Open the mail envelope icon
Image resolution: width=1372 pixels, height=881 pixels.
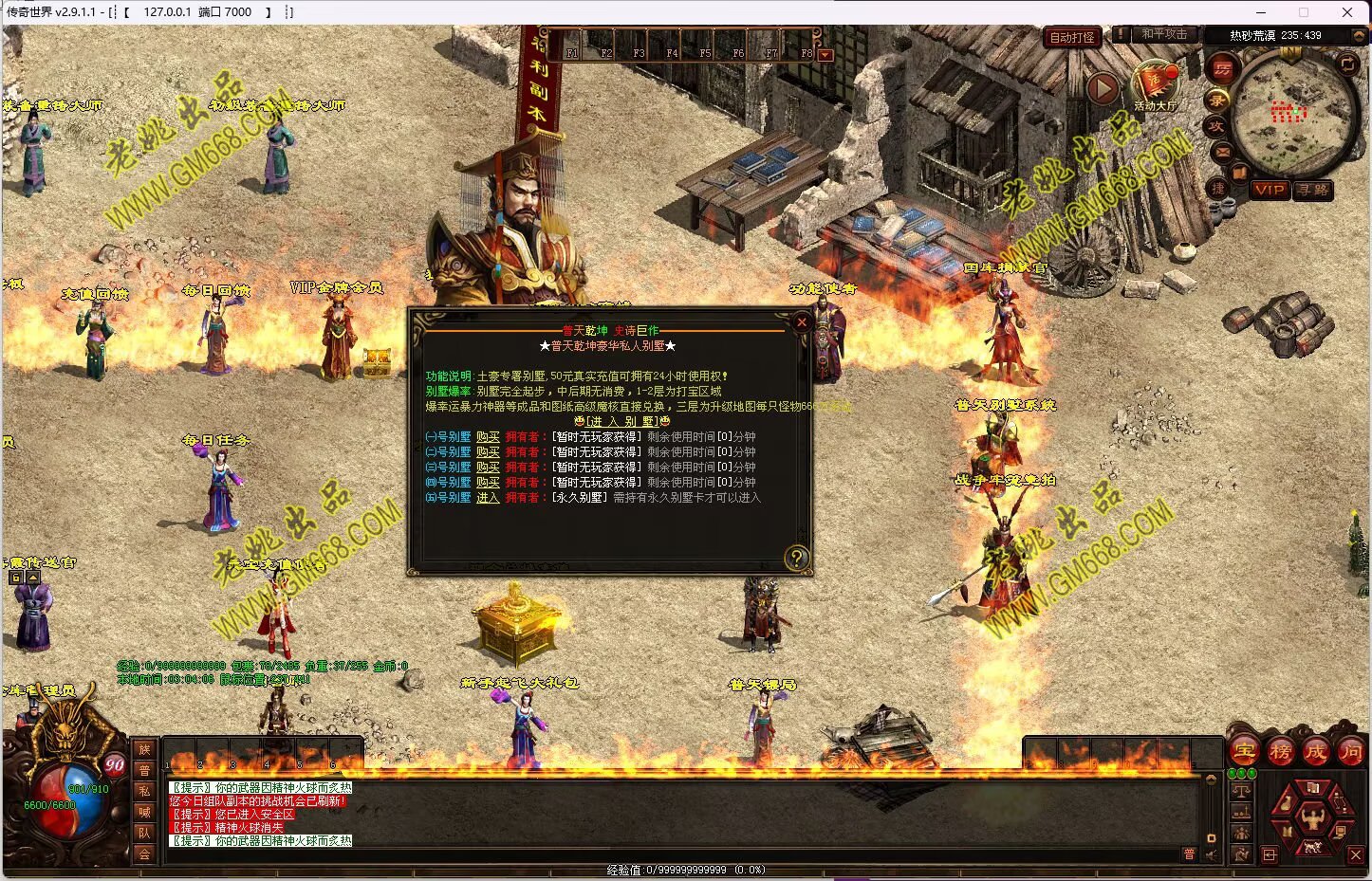[x=1222, y=151]
